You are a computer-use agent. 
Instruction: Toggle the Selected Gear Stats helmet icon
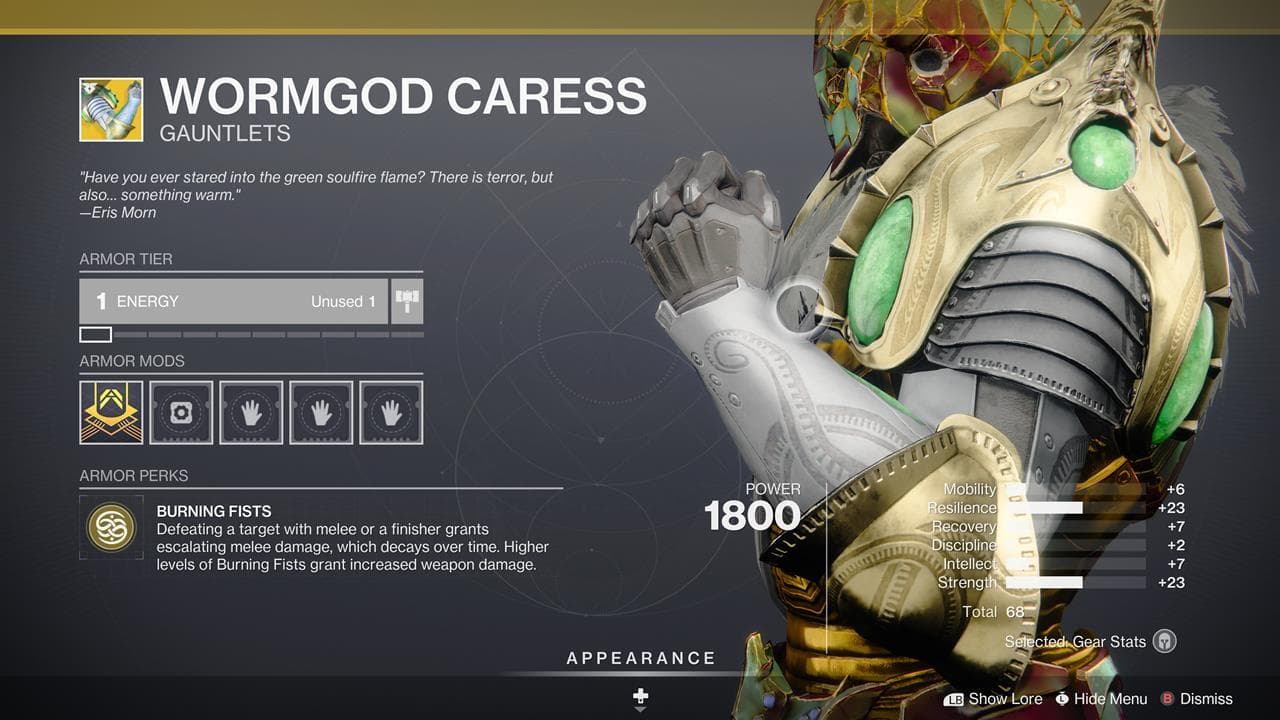(1164, 641)
